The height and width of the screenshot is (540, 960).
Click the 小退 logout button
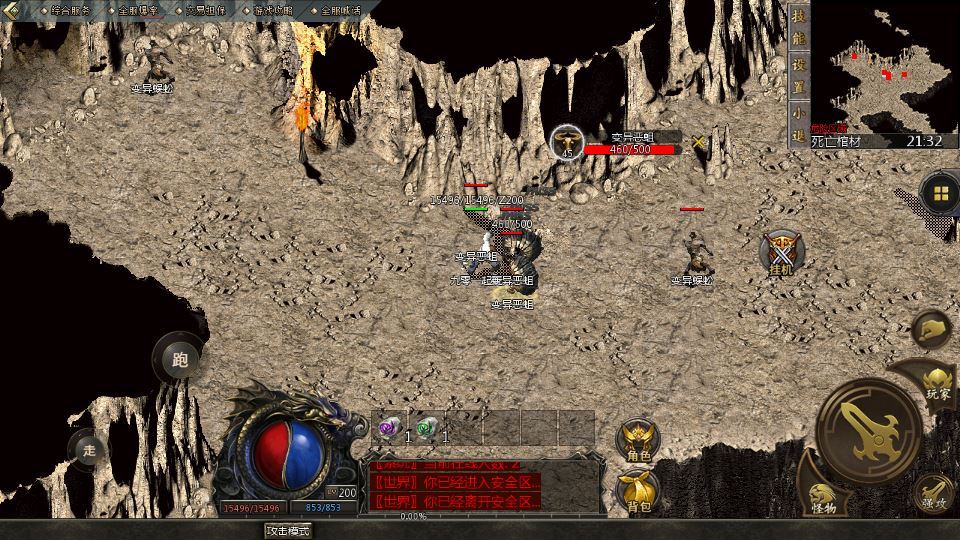pyautogui.click(x=798, y=122)
